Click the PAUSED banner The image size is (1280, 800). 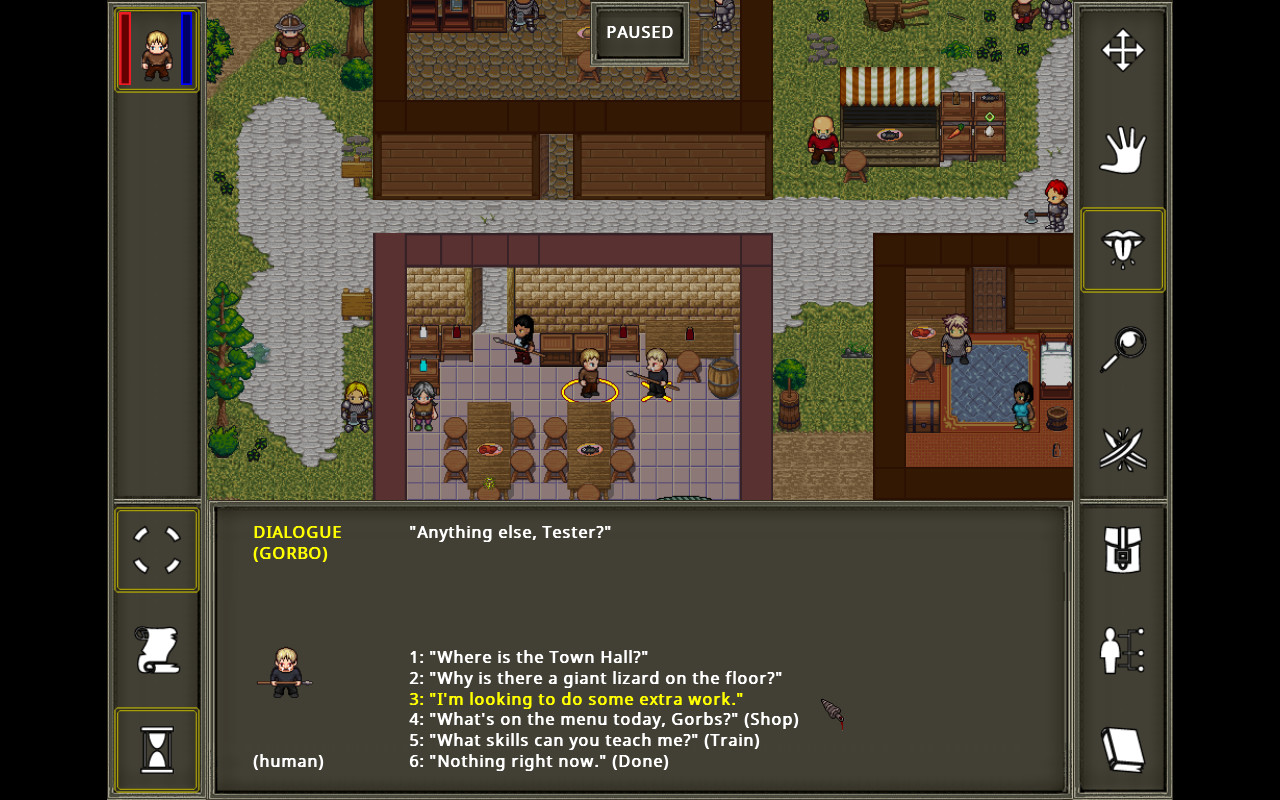(x=639, y=31)
